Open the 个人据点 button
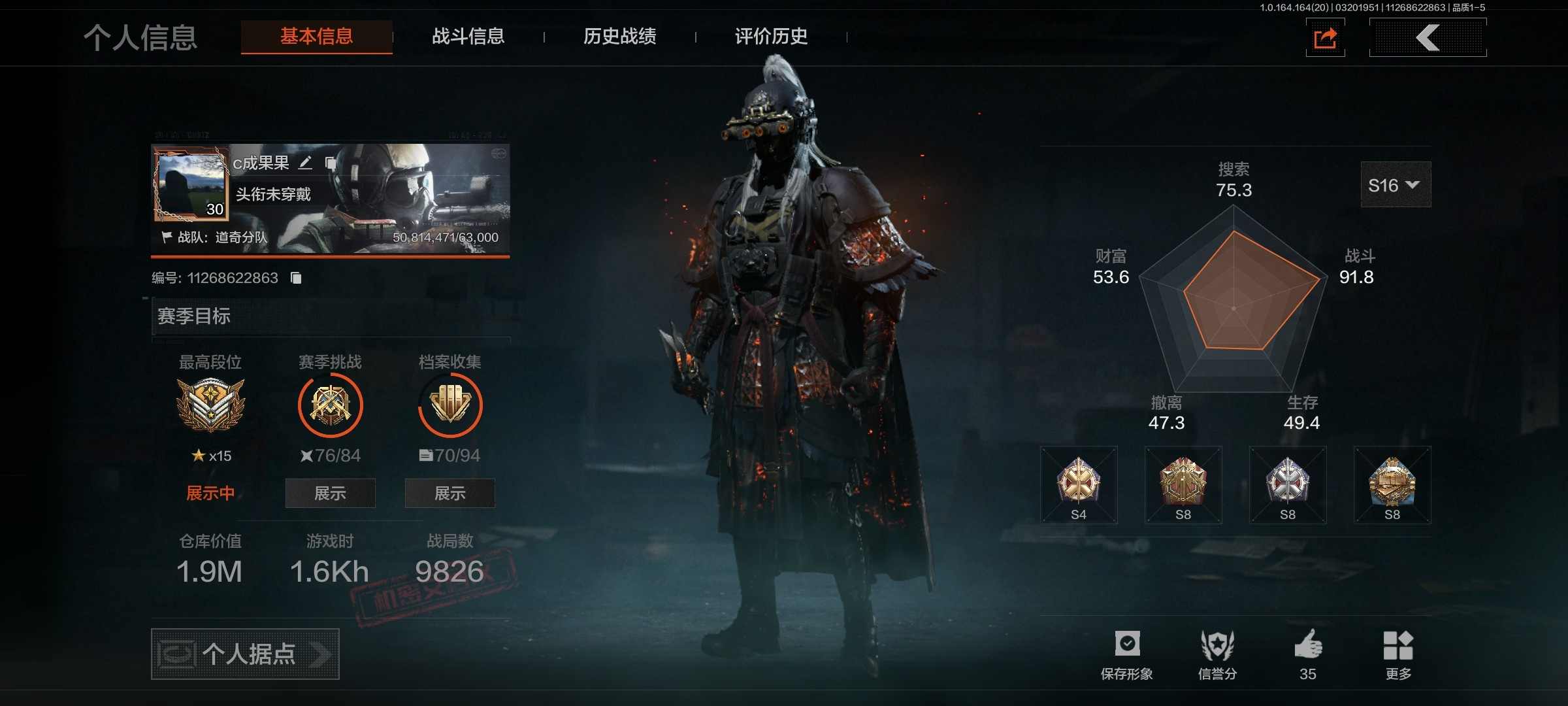 (245, 654)
